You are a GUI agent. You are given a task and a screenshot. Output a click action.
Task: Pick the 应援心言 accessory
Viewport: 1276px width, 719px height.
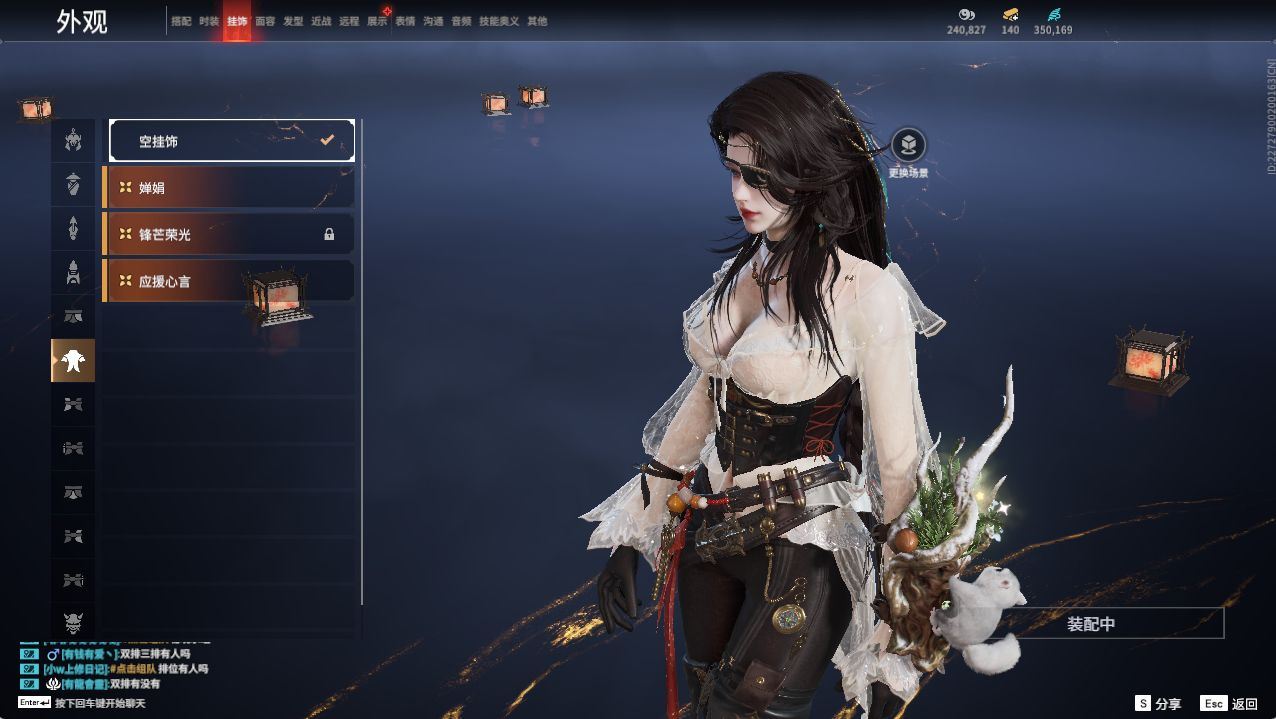click(x=229, y=281)
